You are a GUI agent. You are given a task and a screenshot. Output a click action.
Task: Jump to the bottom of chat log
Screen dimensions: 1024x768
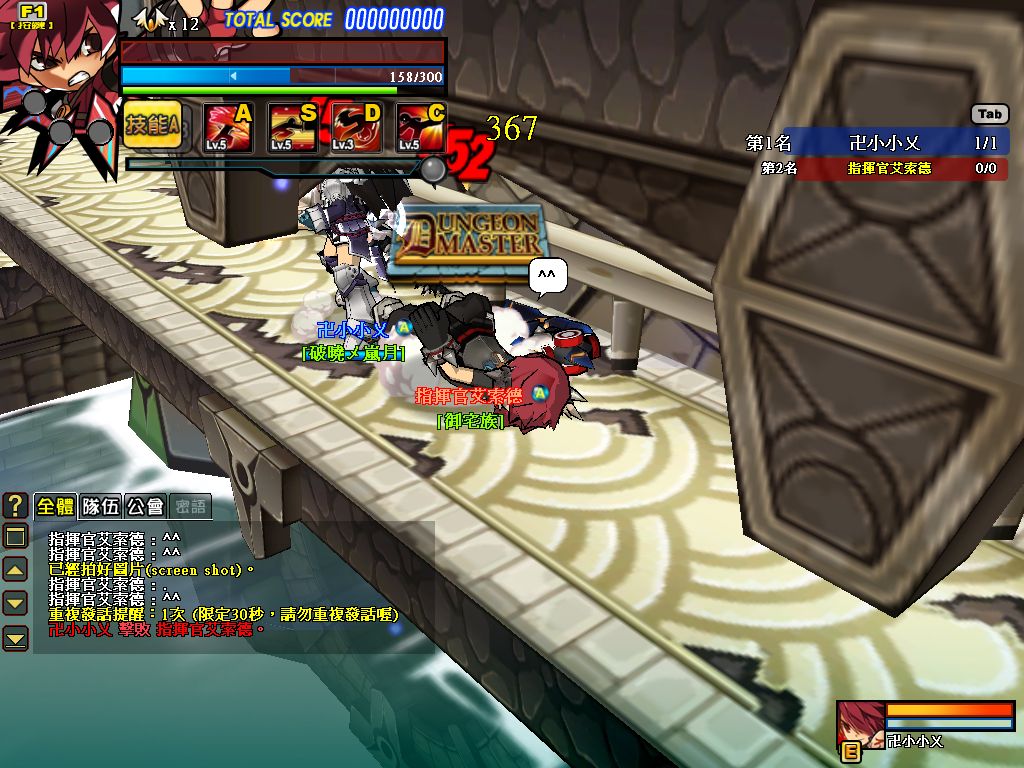click(x=15, y=637)
